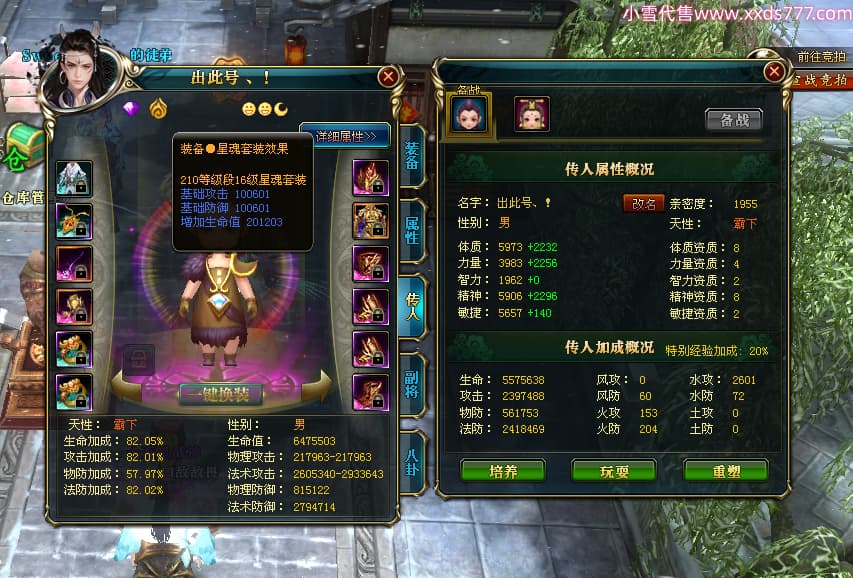Screen dimensions: 853x578
Task: Click the green 重塑 button
Action: click(x=725, y=471)
